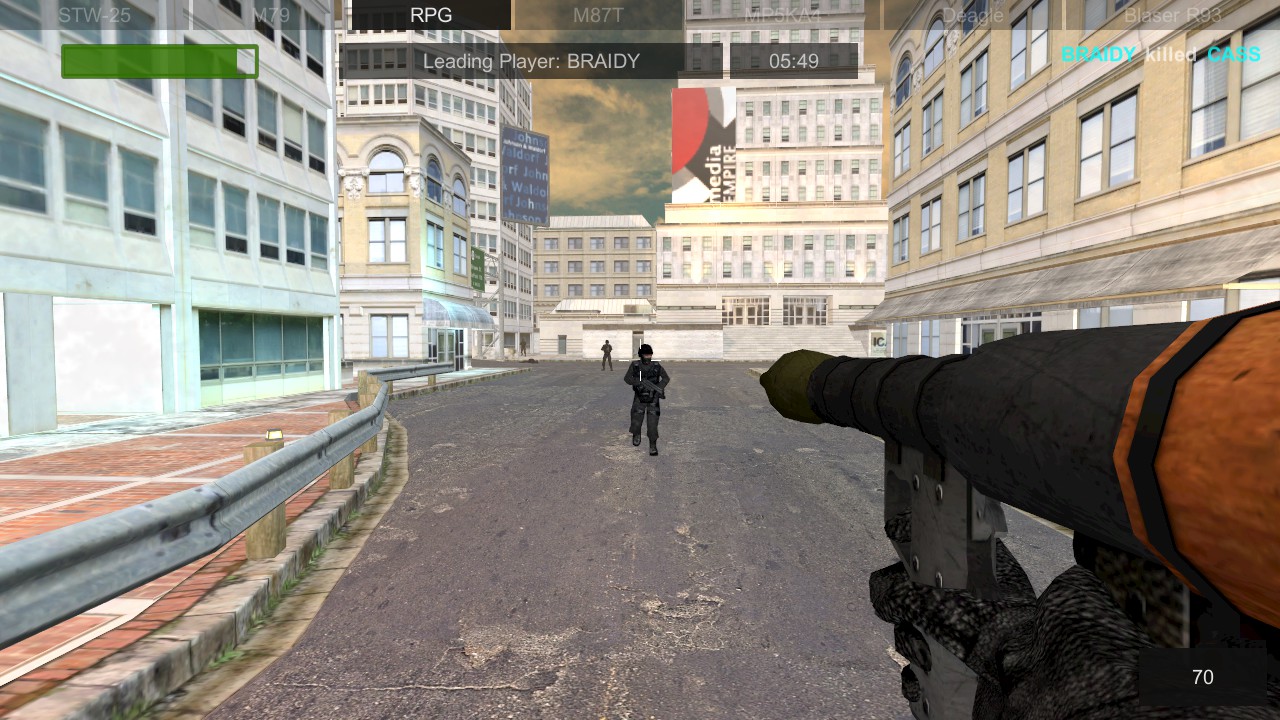Select the STW-25 weapon slot
Viewport: 1280px width, 720px height.
click(93, 15)
